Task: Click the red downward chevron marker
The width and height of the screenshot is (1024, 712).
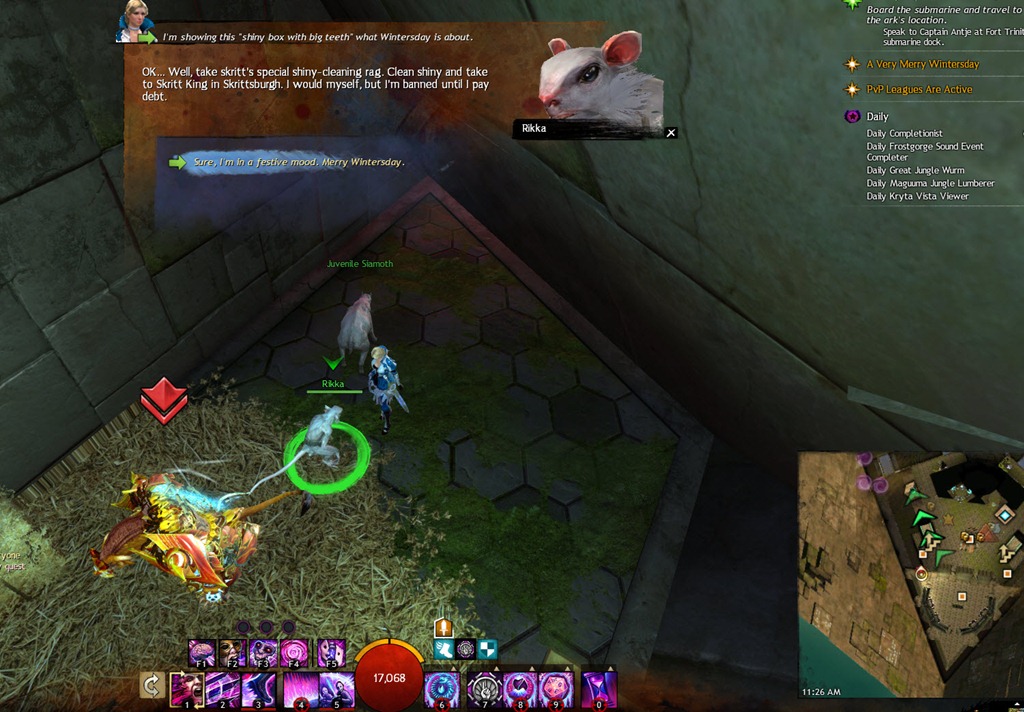Action: click(x=165, y=400)
